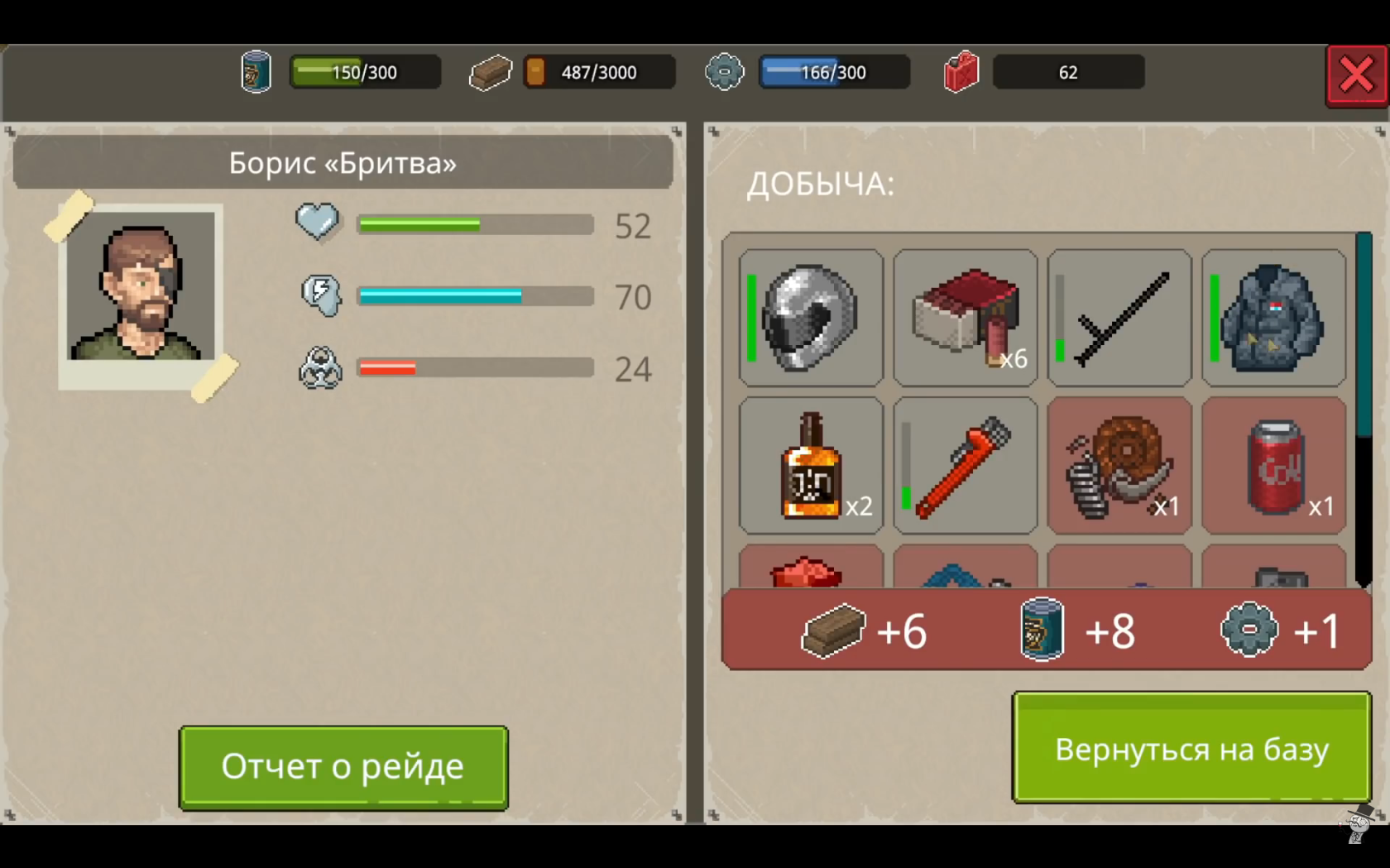Screen dimensions: 1390x868
Task: Select the black baton weapon slot
Action: tap(1119, 318)
